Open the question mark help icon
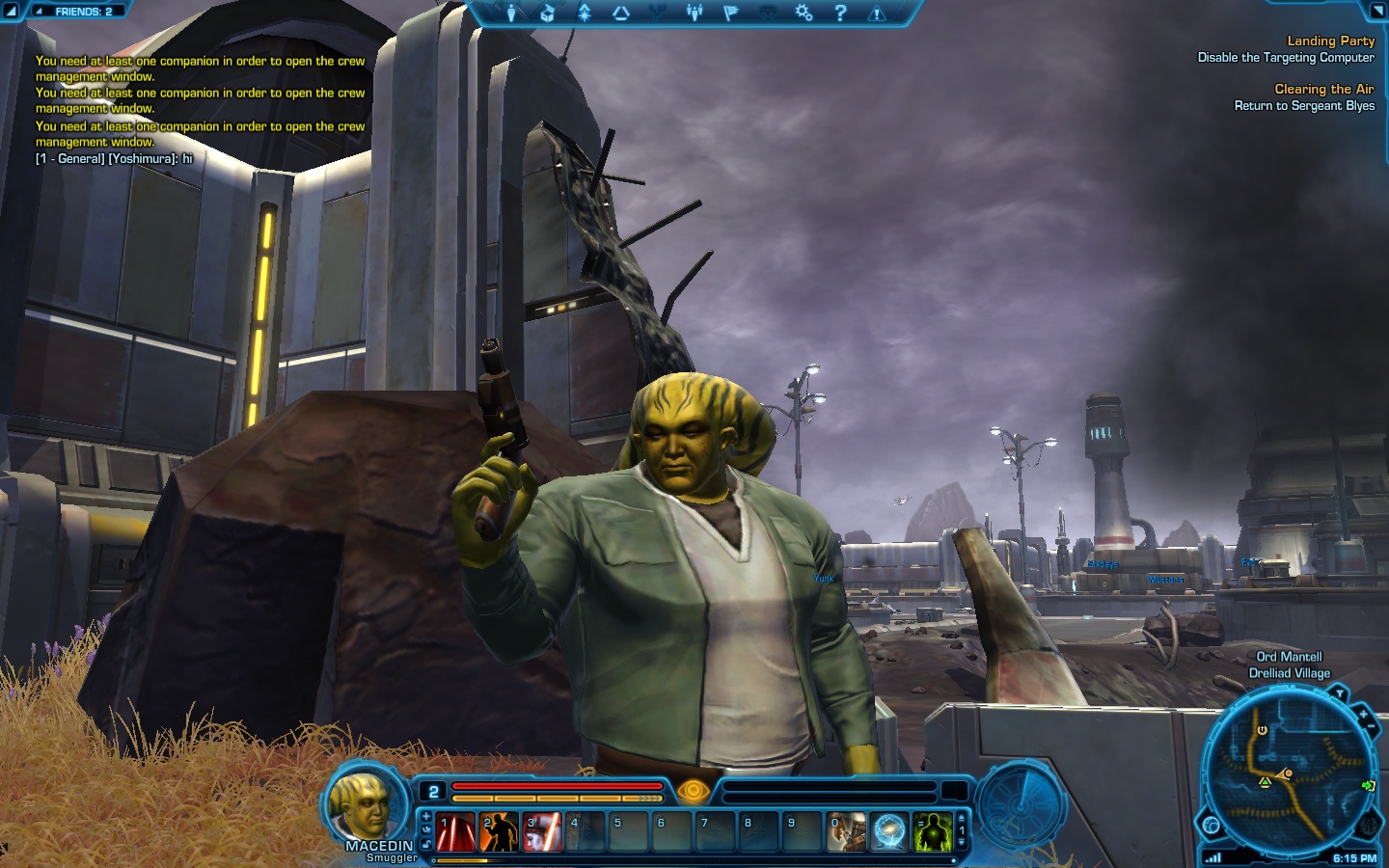The width and height of the screenshot is (1389, 868). click(x=840, y=13)
